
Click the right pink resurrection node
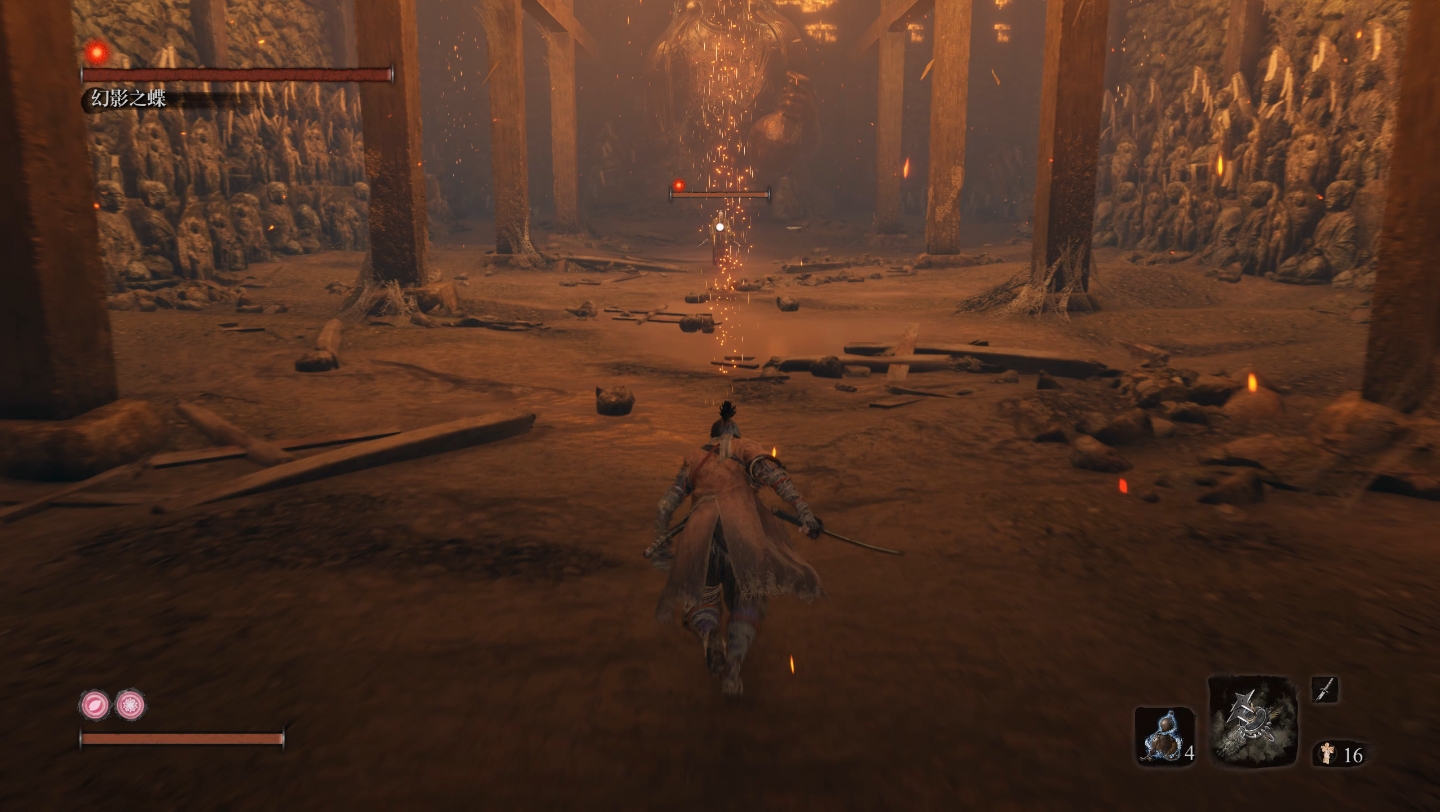(130, 705)
